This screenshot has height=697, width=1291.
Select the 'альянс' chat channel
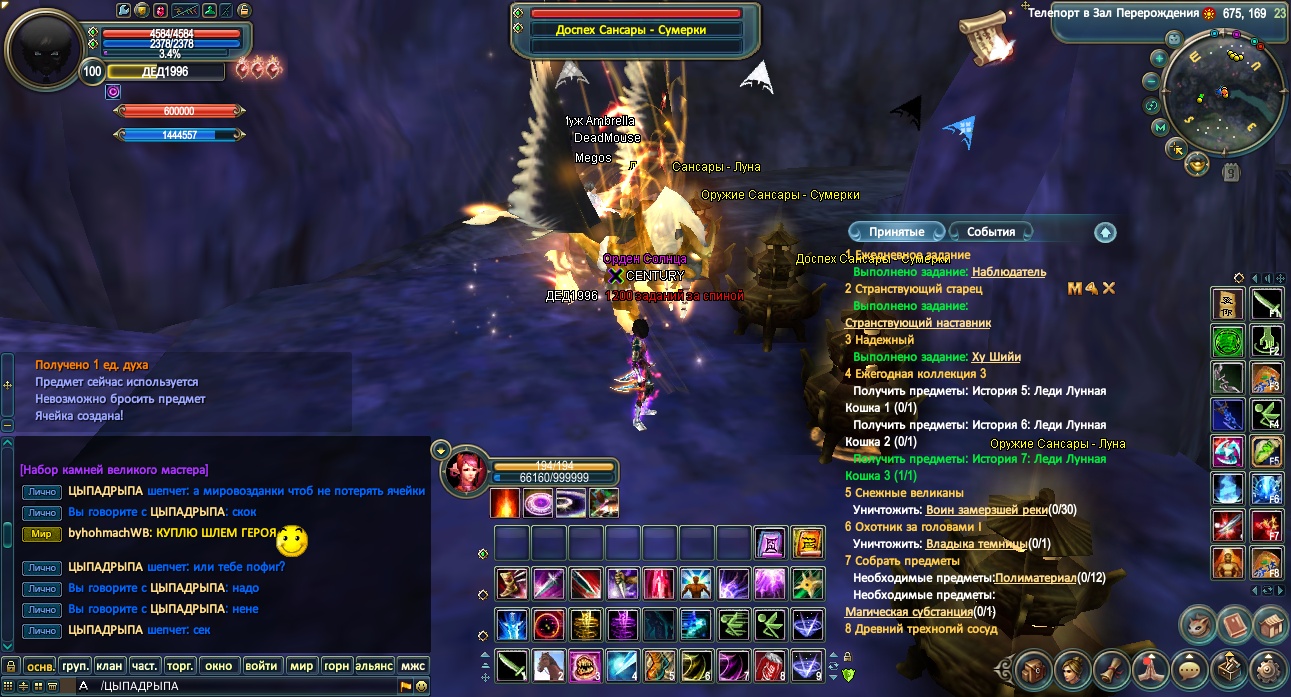(x=374, y=665)
